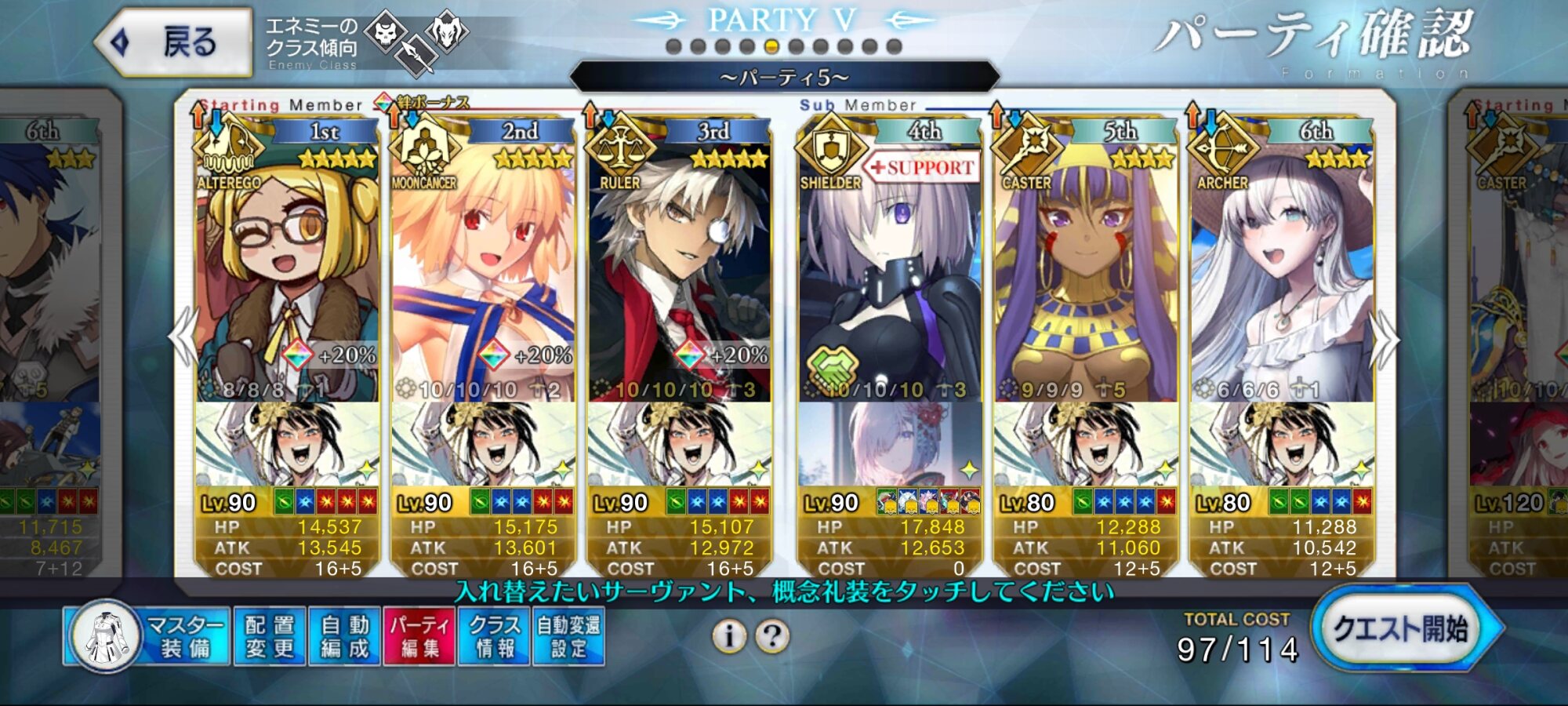Show クラス情報 class info

tap(495, 636)
